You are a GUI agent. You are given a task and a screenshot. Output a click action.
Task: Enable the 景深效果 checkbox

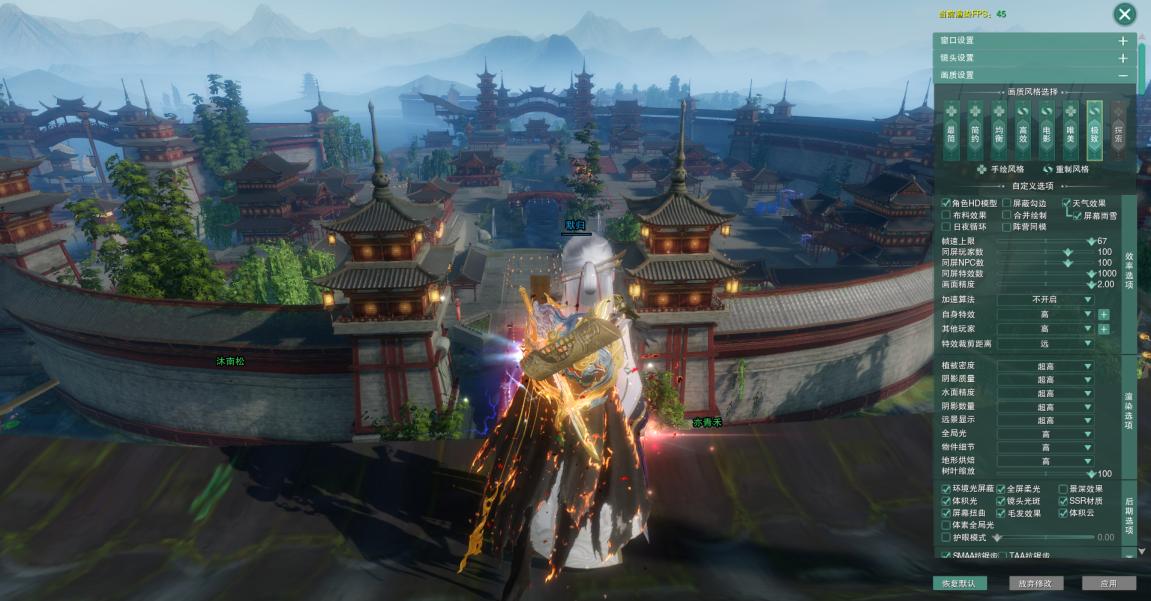click(1063, 489)
